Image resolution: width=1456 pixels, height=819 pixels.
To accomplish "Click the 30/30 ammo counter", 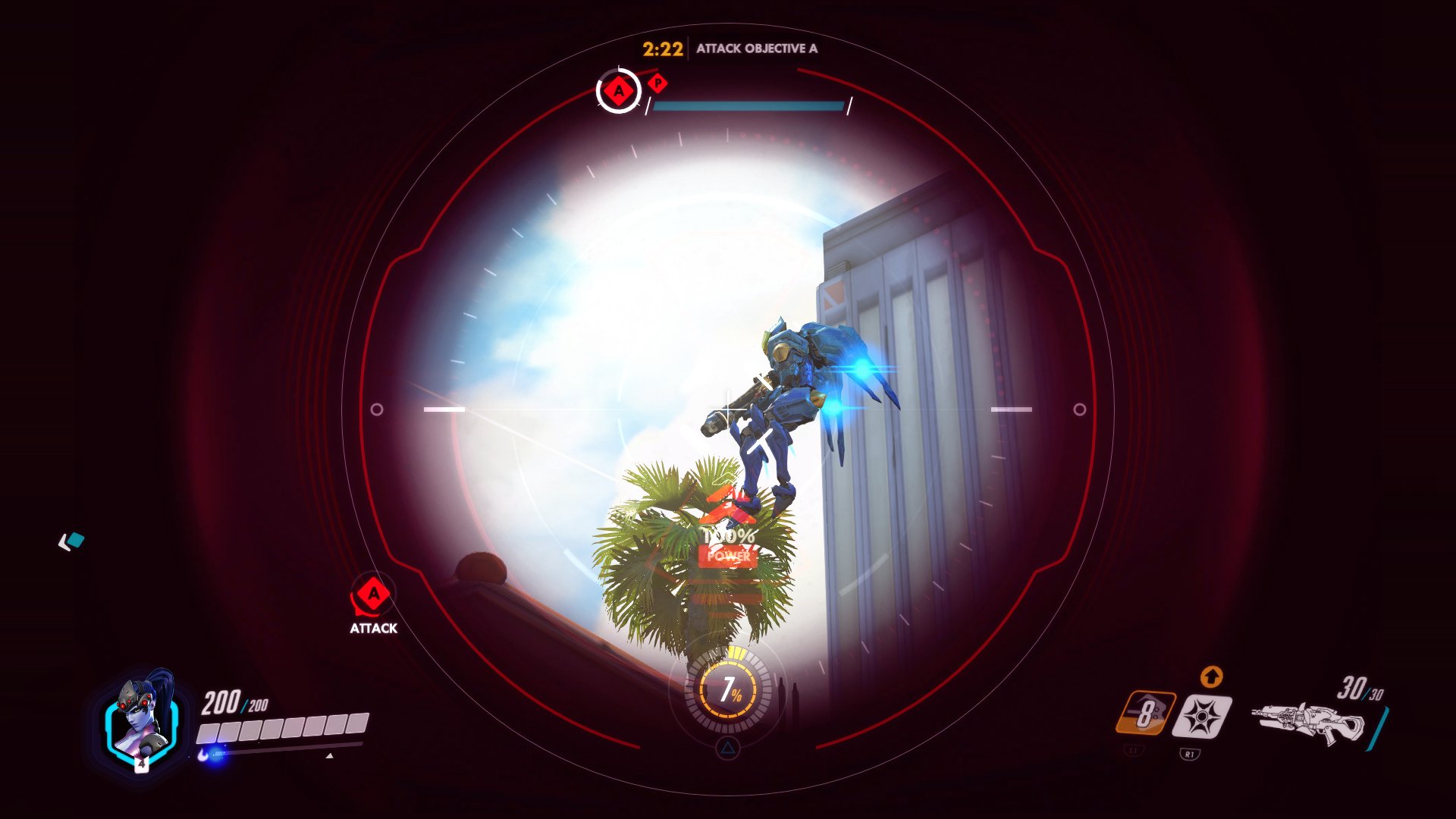I will coord(1359,689).
